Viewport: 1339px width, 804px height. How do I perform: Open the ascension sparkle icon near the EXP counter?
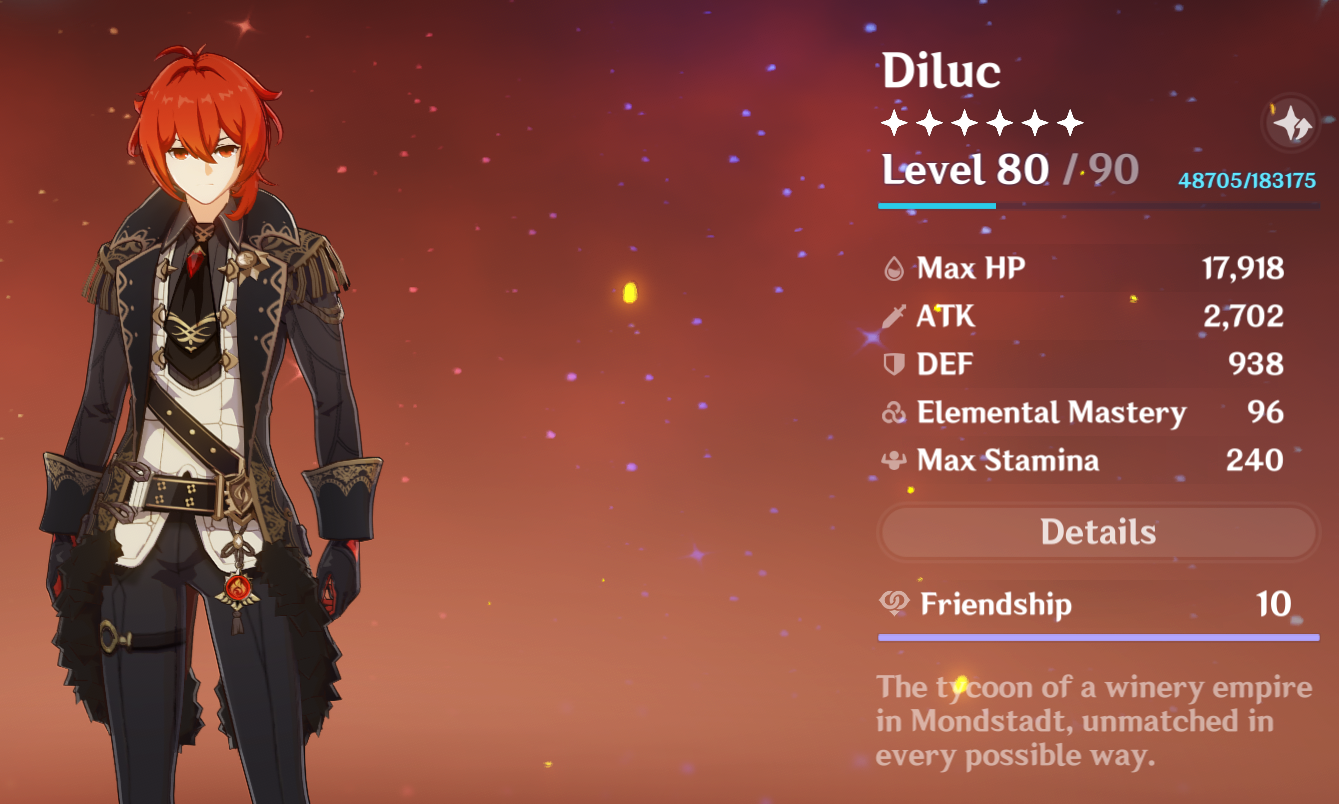pos(1290,124)
